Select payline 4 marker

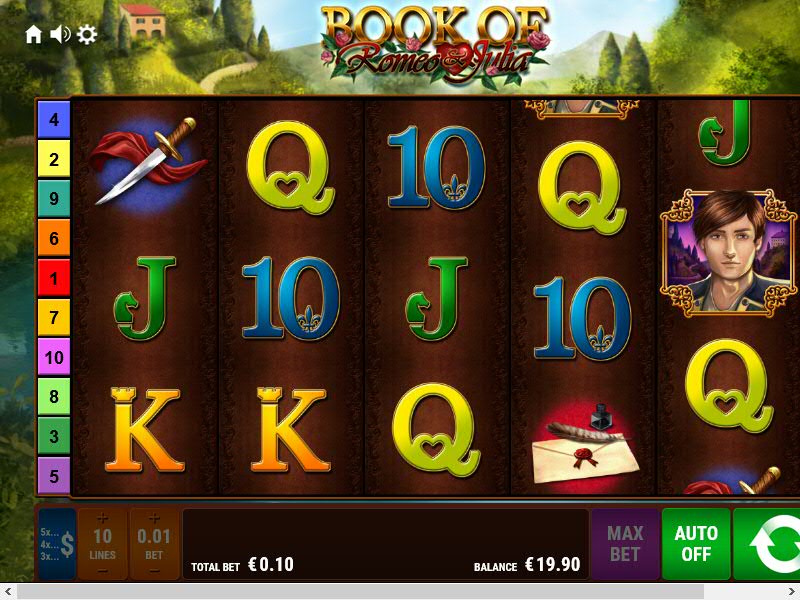tap(54, 120)
